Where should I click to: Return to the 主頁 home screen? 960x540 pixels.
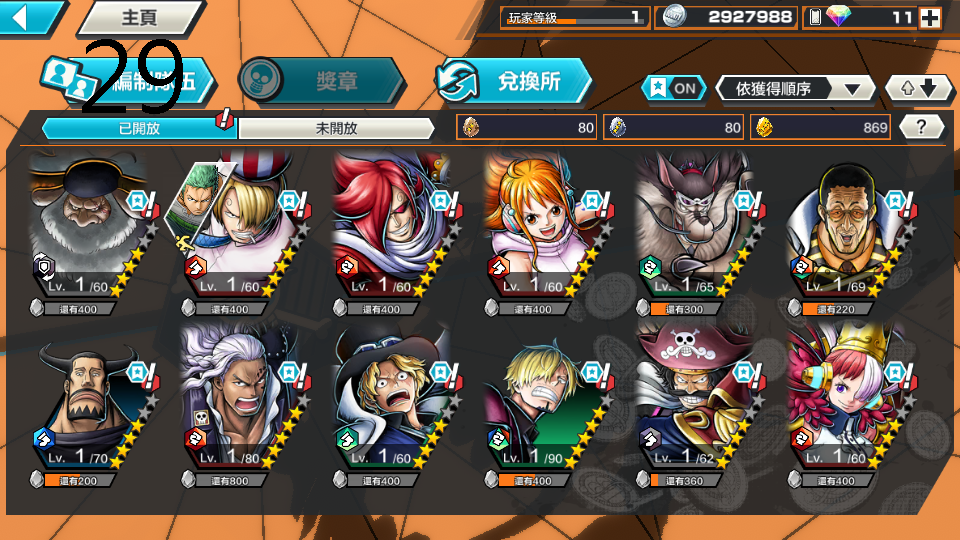pyautogui.click(x=138, y=17)
